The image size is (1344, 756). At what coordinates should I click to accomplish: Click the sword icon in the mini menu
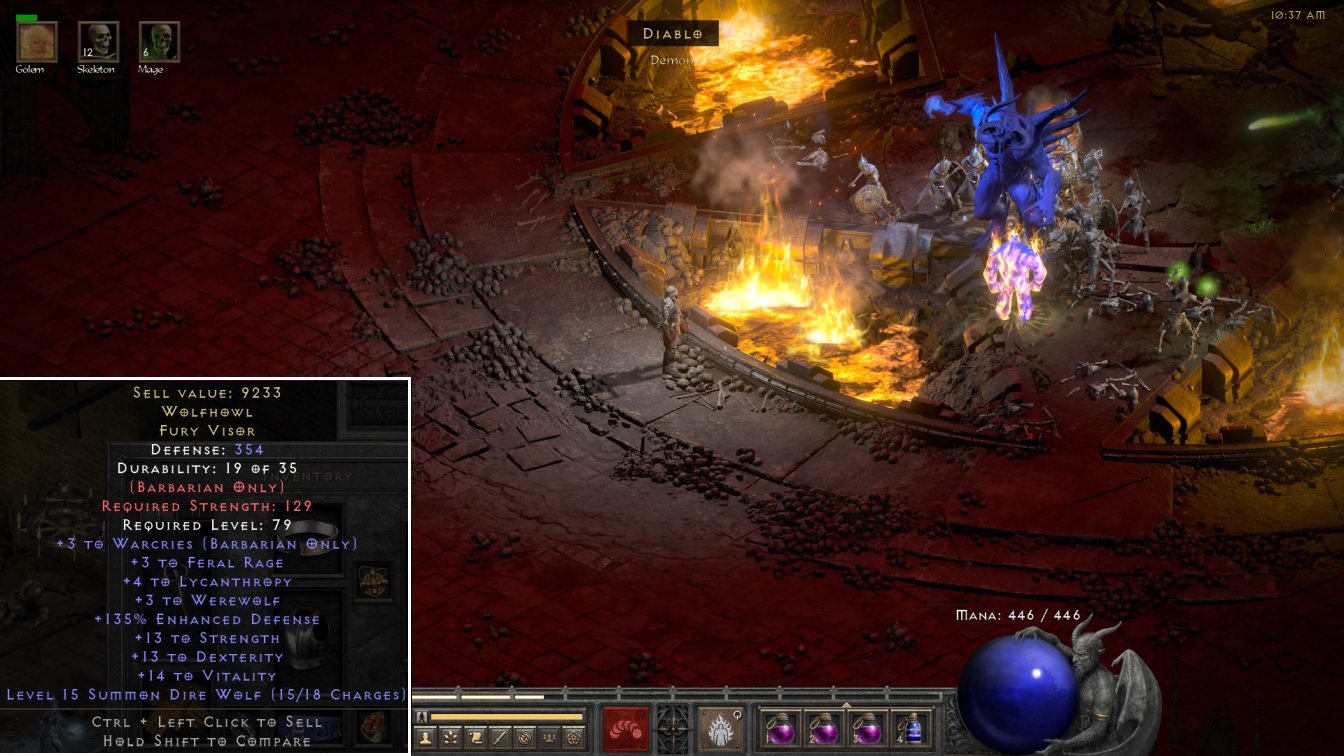500,738
